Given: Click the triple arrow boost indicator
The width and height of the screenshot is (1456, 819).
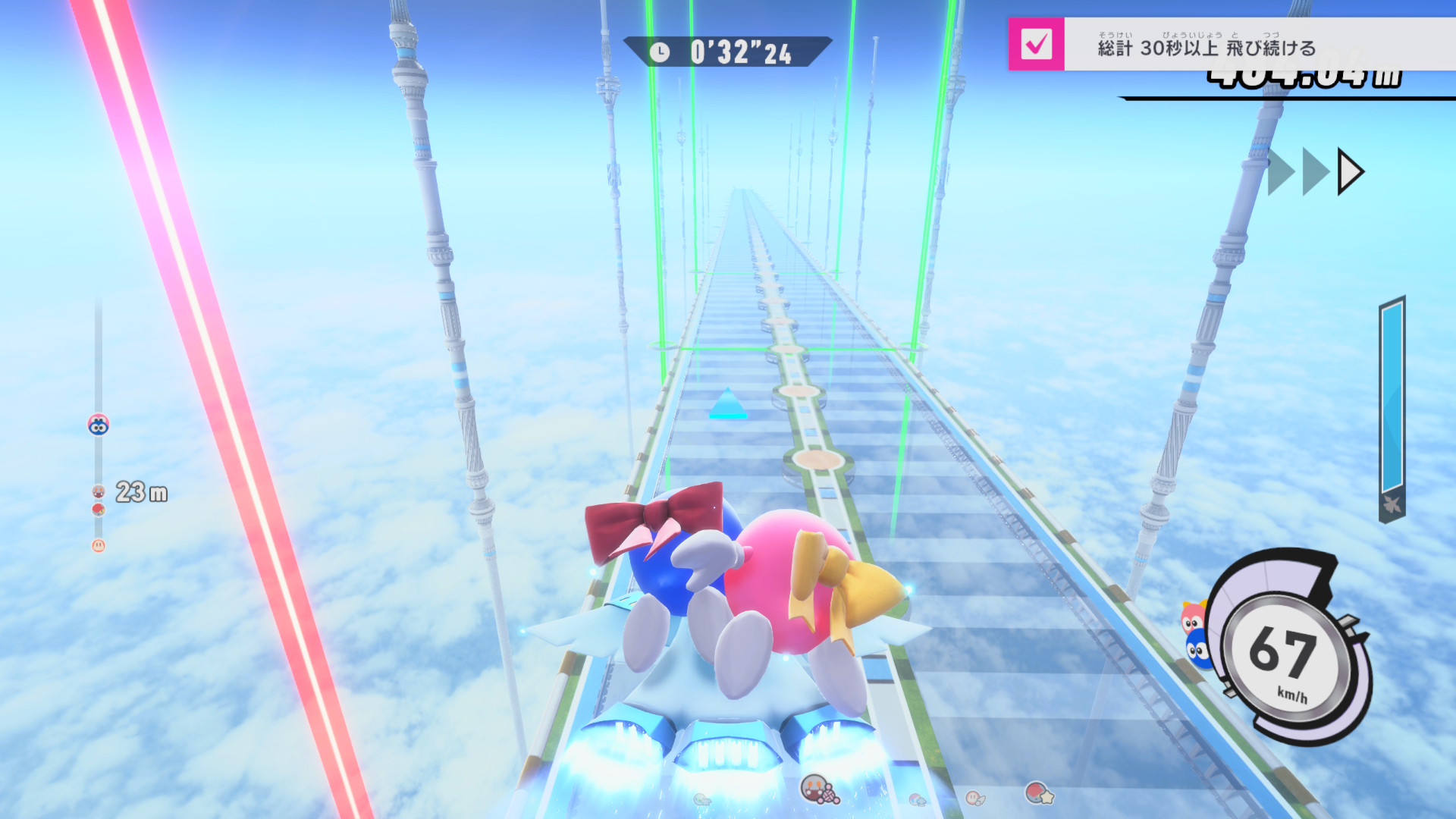Looking at the screenshot, I should tap(1316, 172).
